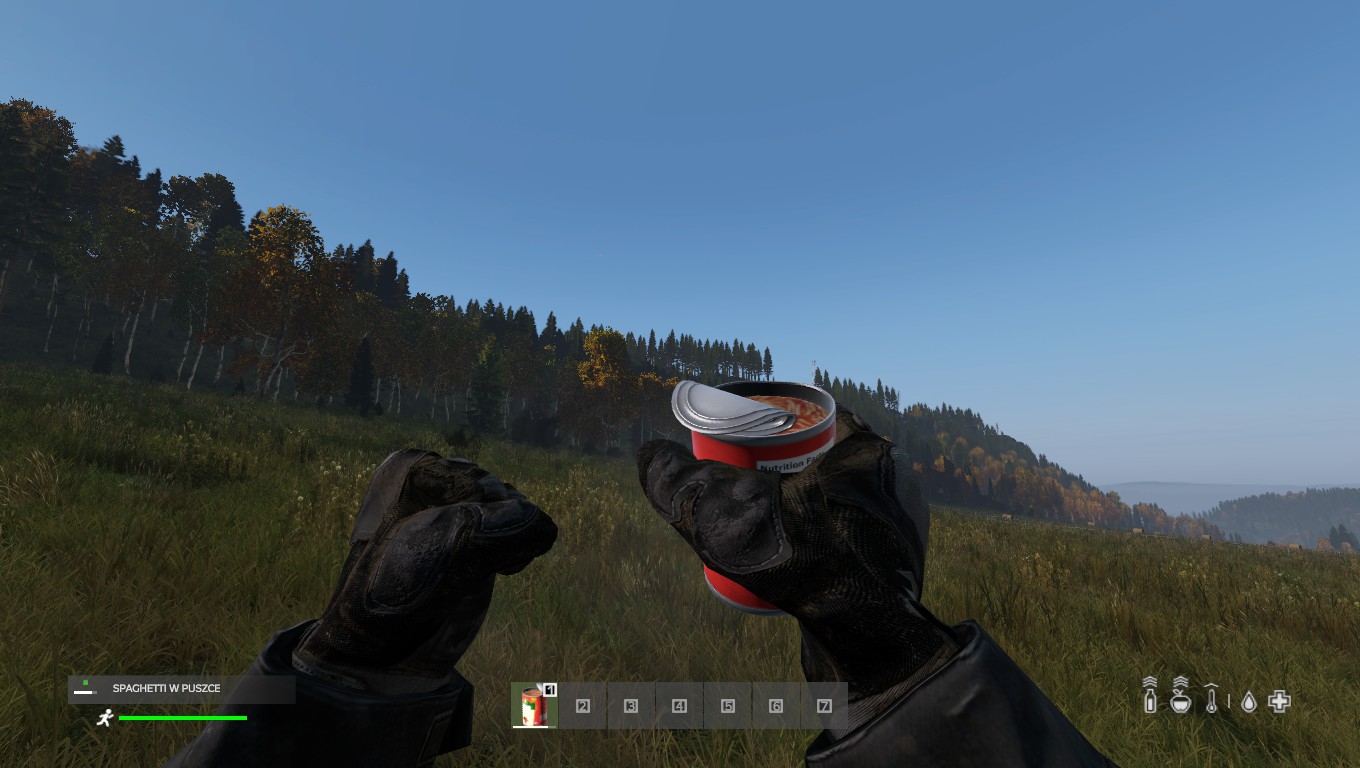Select the spaghetti can in hotbar slot 1

click(x=534, y=706)
